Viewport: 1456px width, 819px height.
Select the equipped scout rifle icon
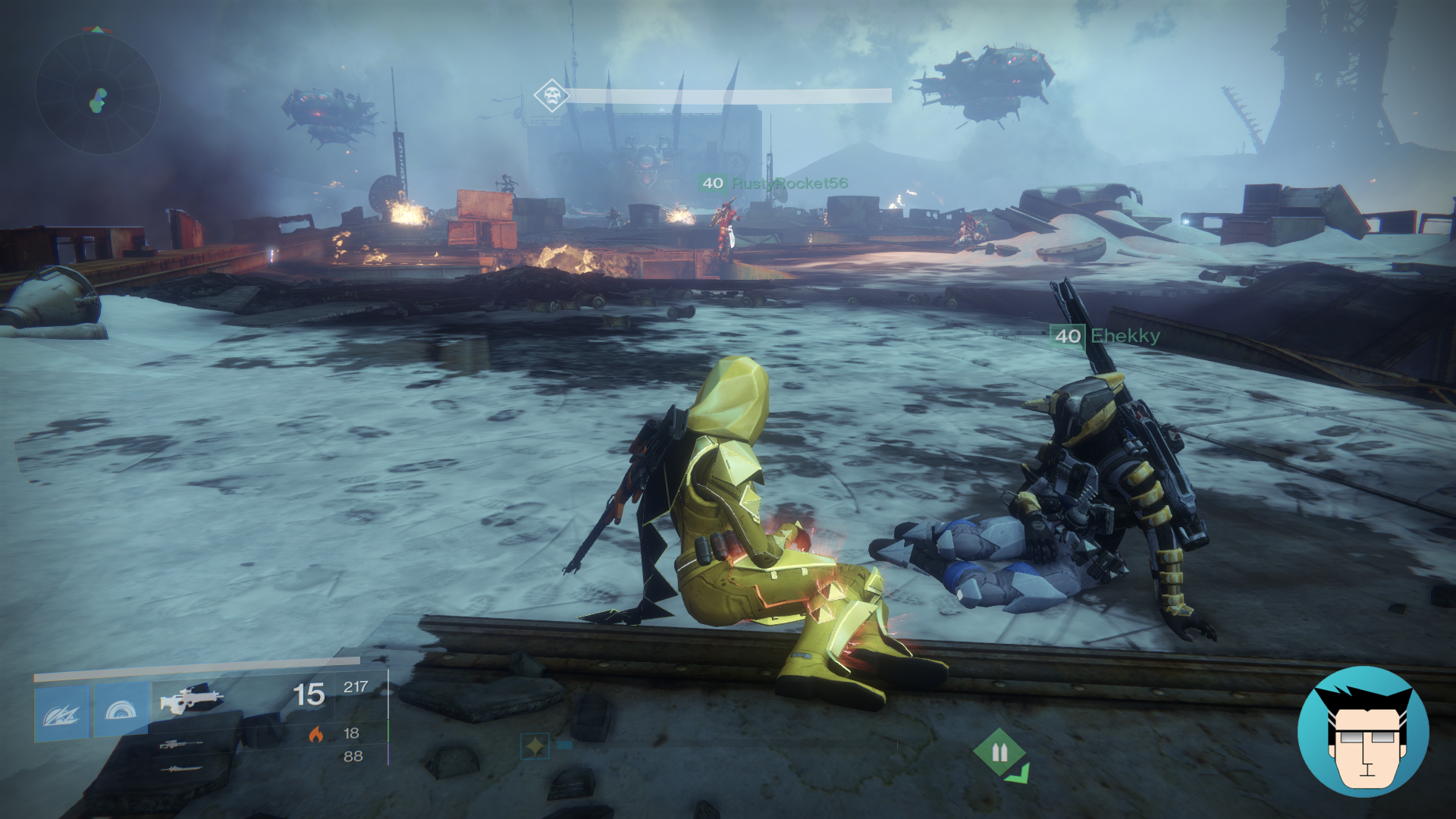[x=193, y=700]
